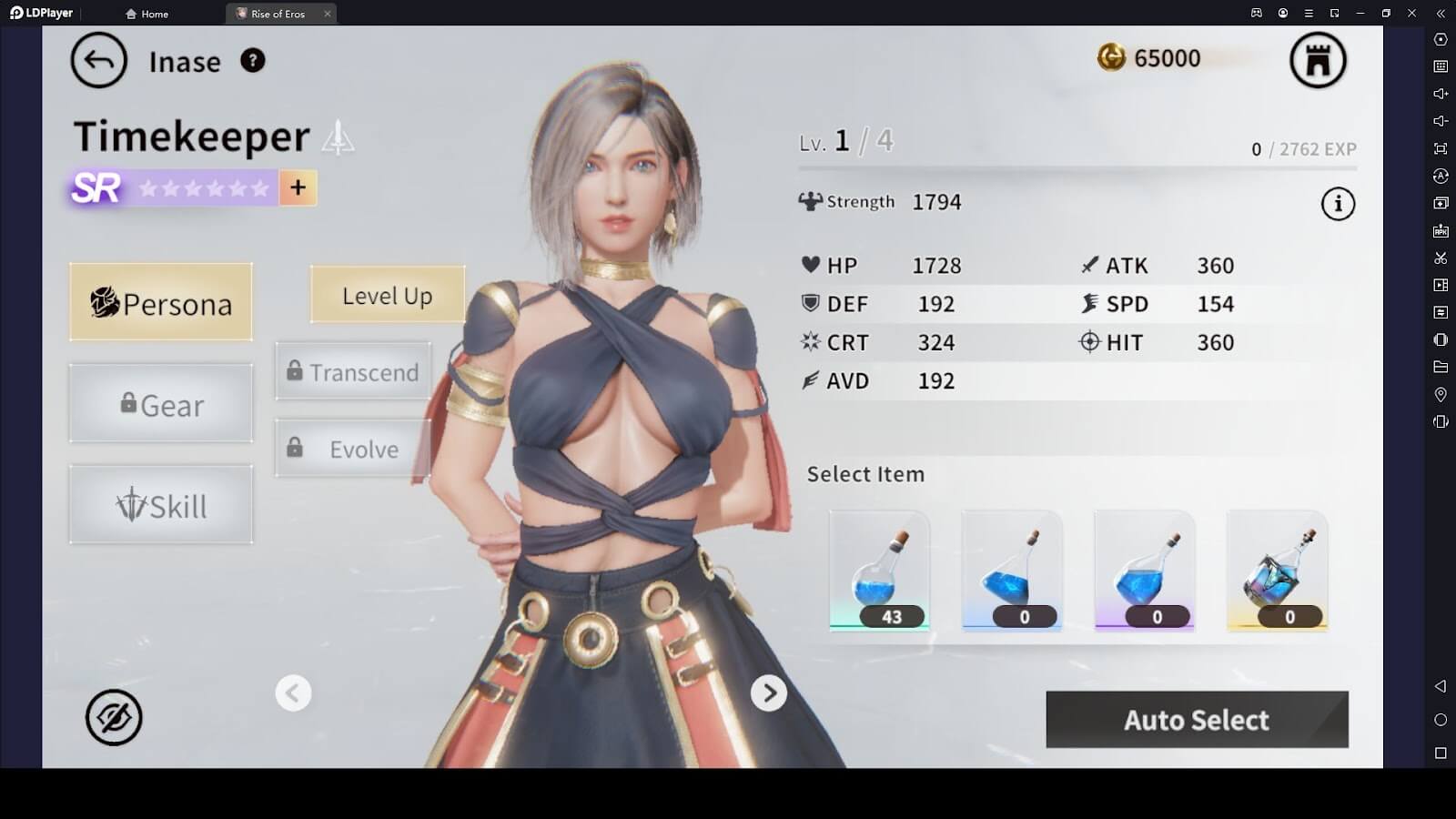View the next character

coord(768,693)
